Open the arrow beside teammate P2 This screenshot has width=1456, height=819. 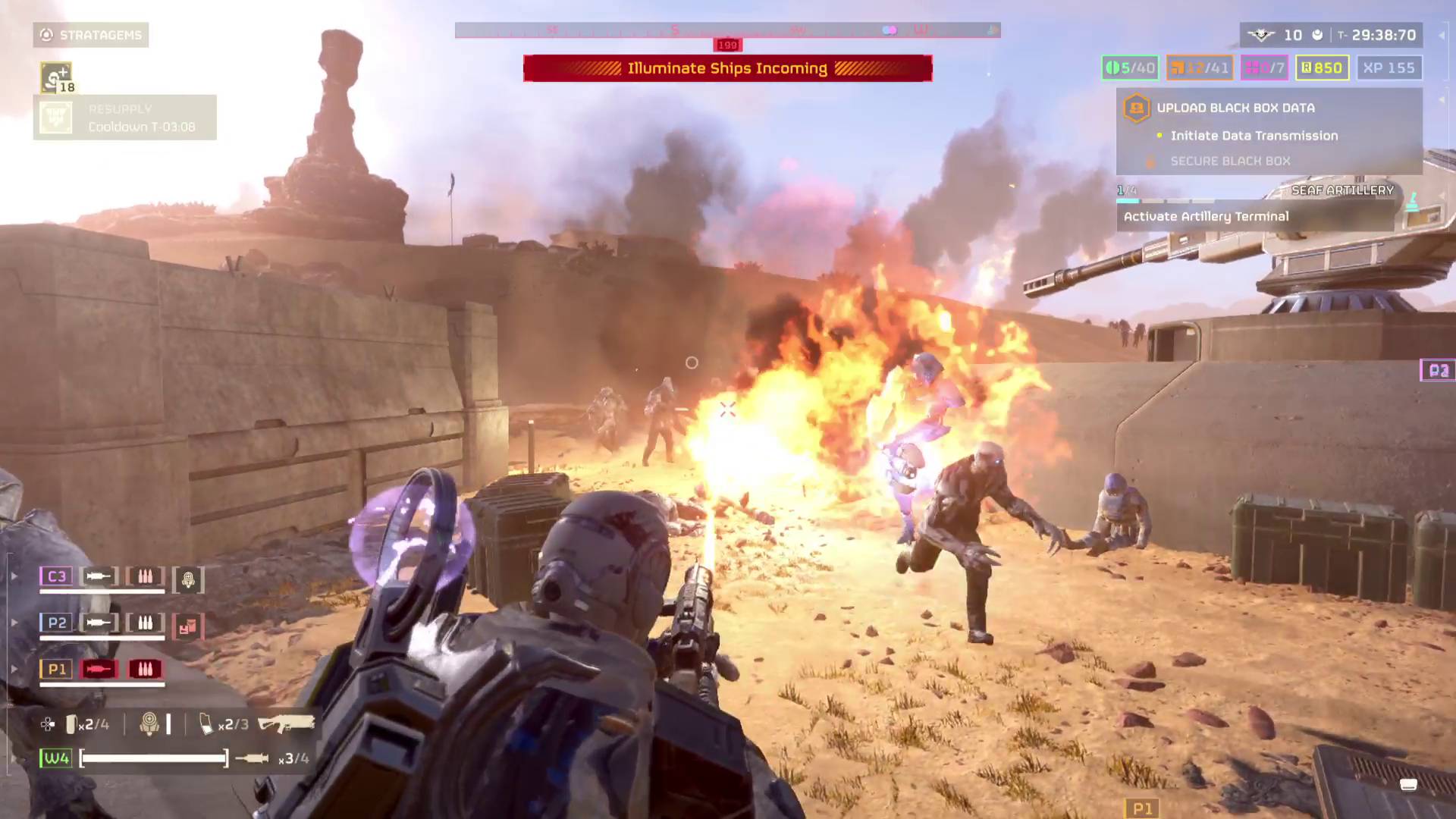point(14,623)
